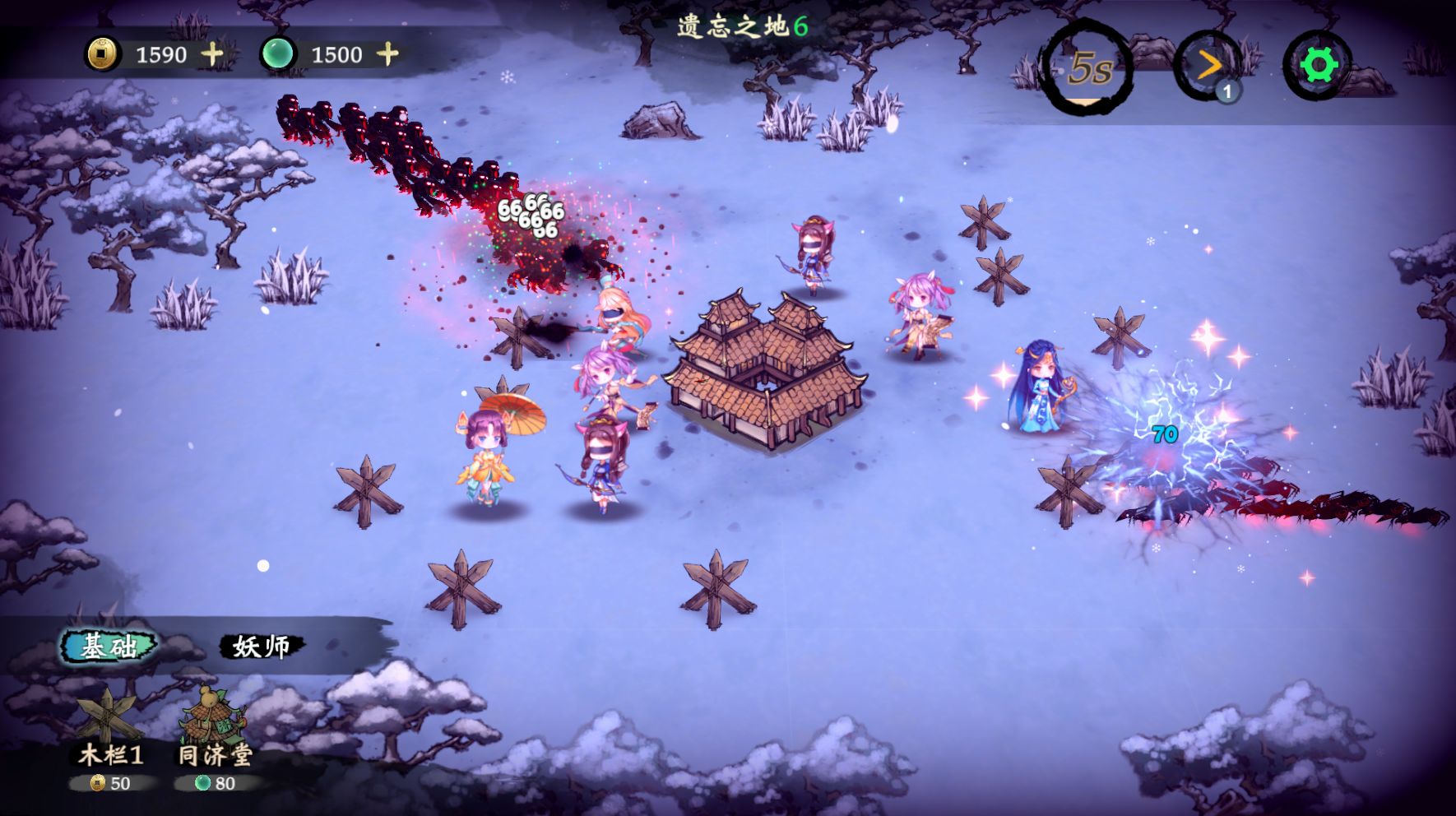This screenshot has height=816, width=1456.
Task: Add more jade orbs with the plus button
Action: point(387,54)
